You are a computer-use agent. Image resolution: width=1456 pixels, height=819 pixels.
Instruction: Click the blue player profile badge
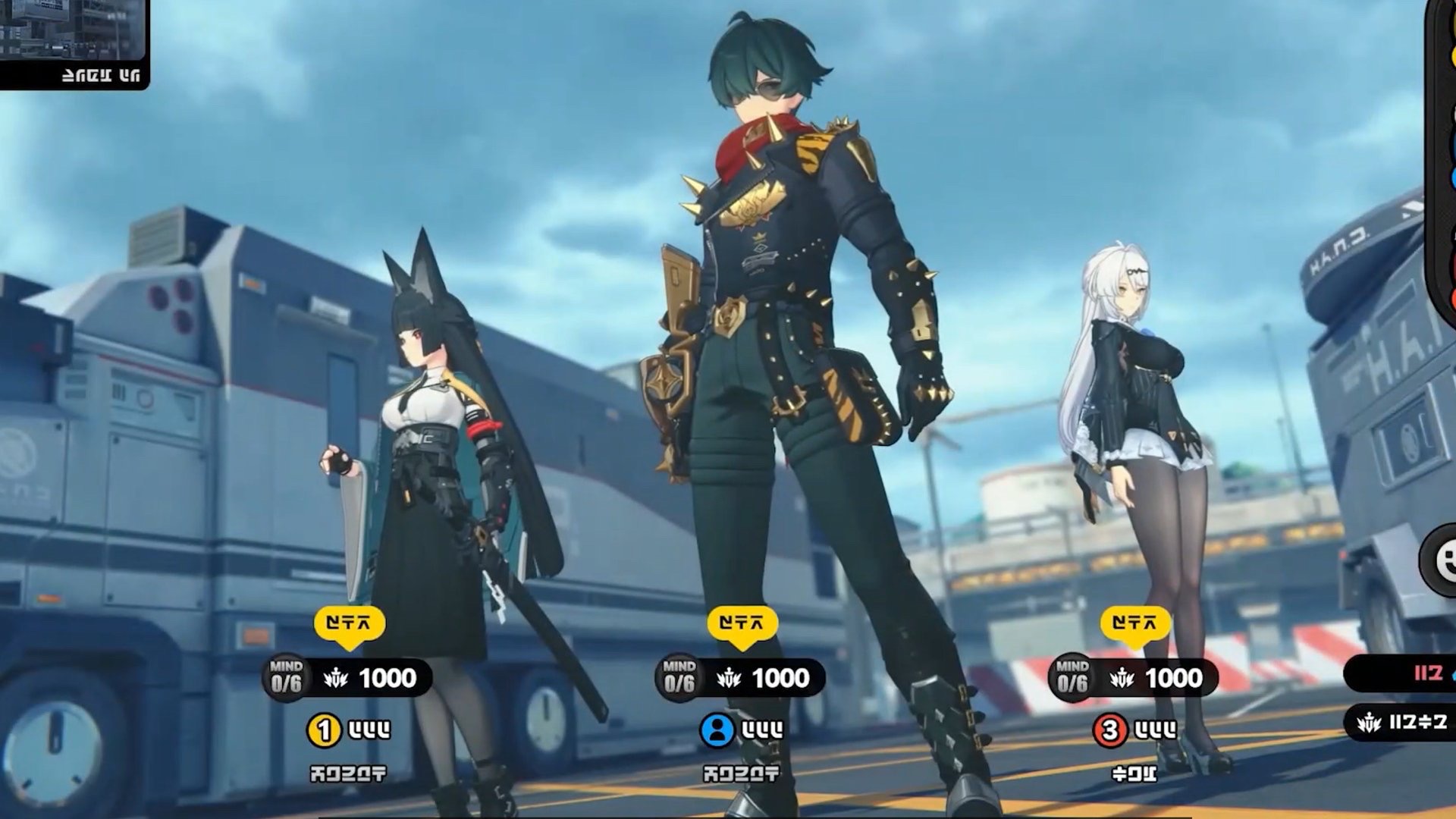tap(717, 730)
